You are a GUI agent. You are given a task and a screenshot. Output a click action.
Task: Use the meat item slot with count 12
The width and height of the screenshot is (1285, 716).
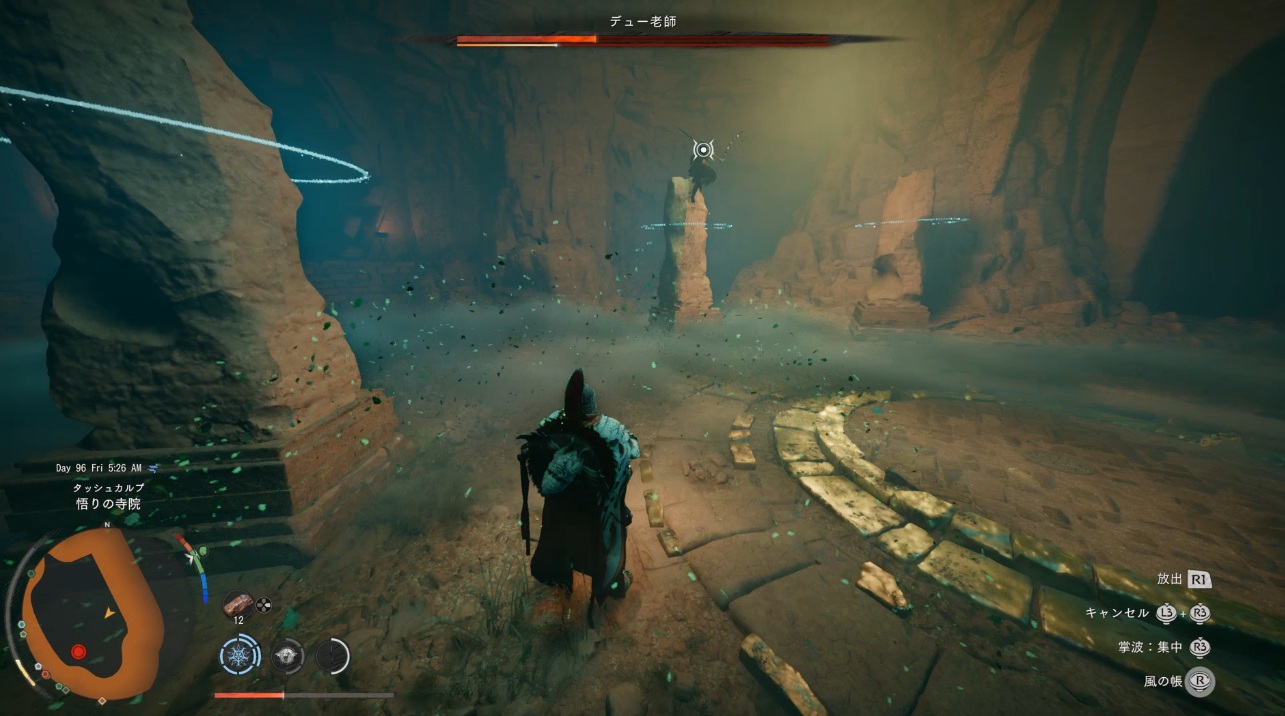pyautogui.click(x=238, y=603)
